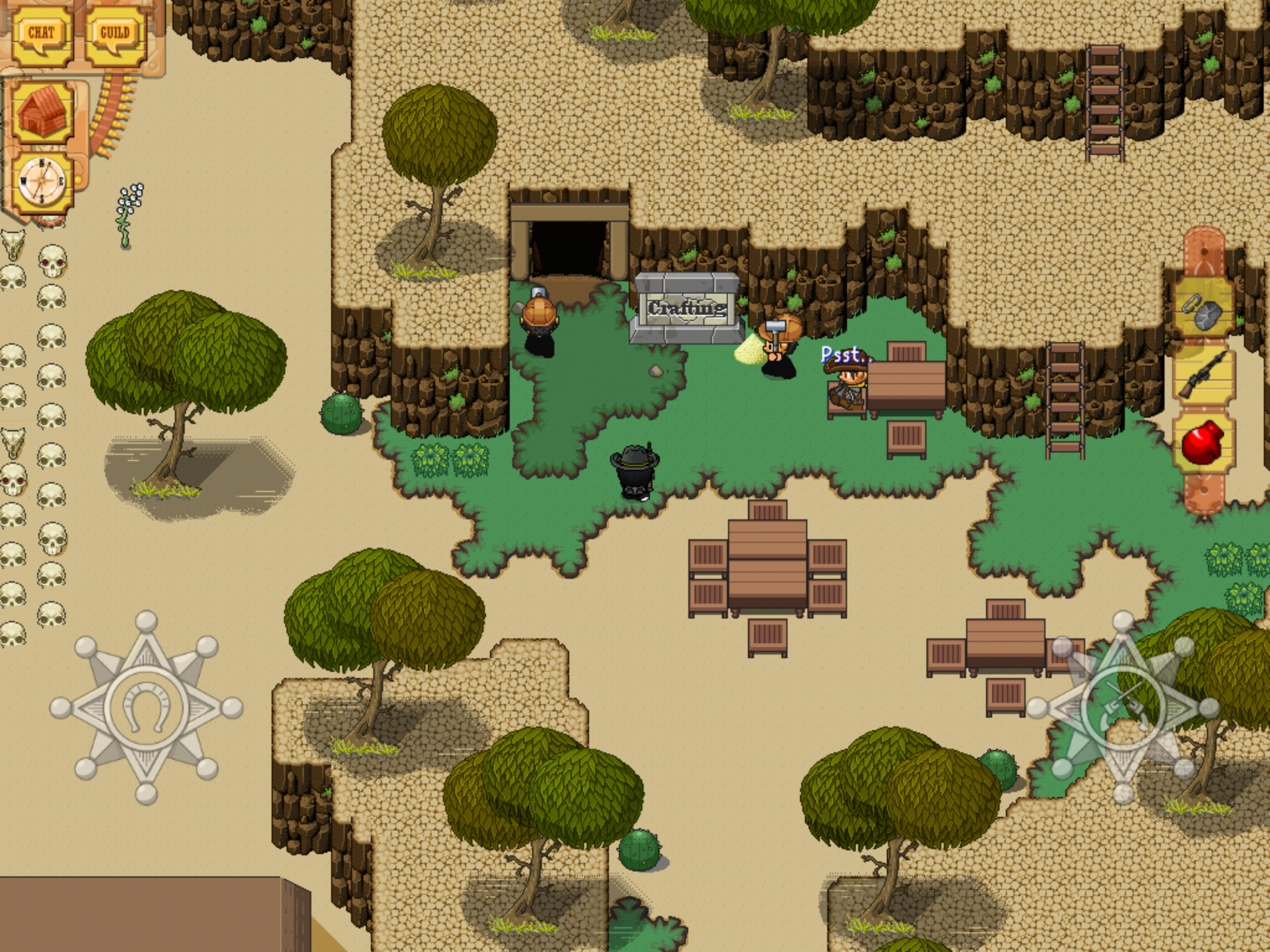Open the Chat panel
The width and height of the screenshot is (1270, 952).
42,33
